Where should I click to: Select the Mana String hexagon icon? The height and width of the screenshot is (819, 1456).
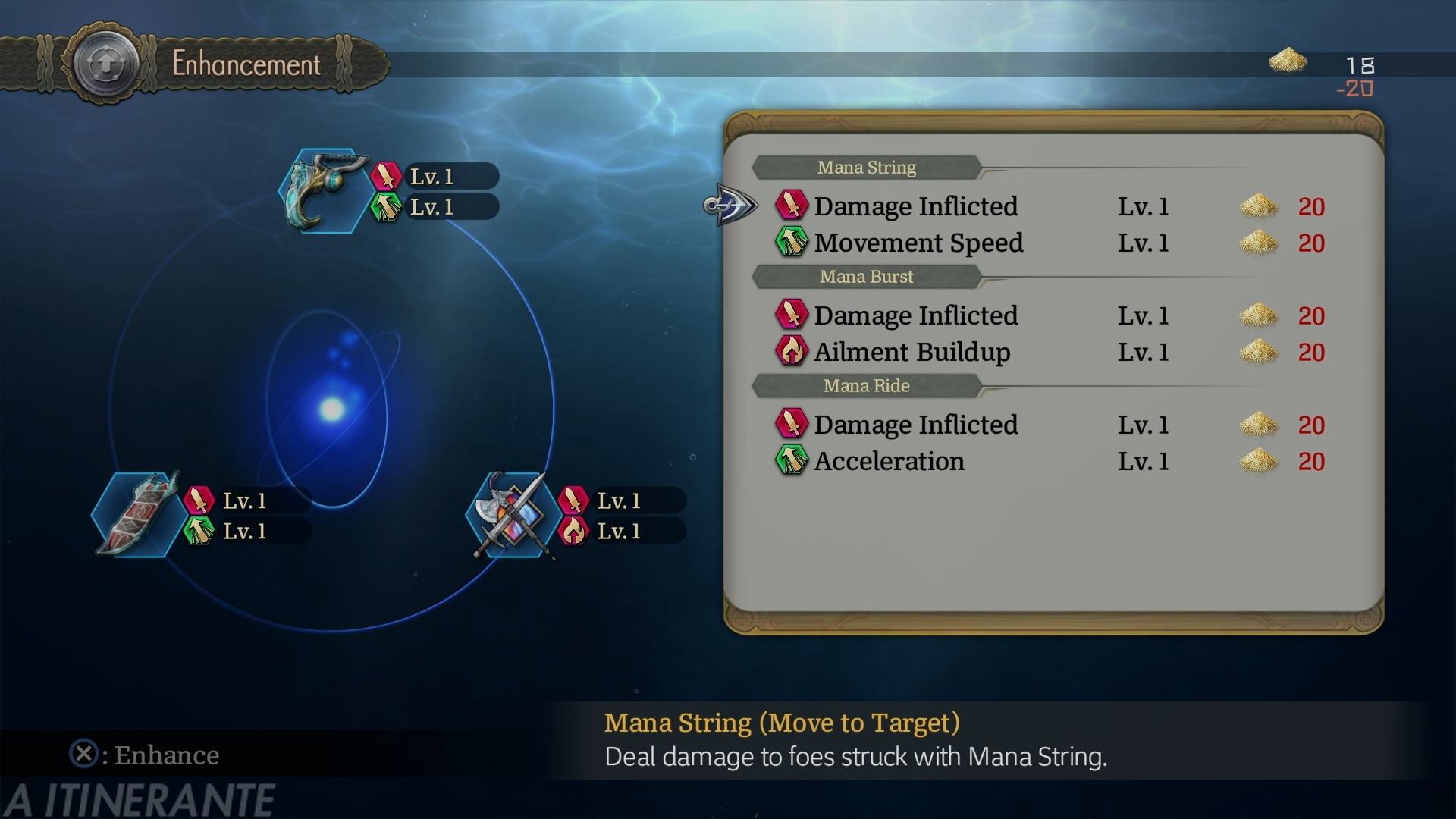tap(325, 191)
